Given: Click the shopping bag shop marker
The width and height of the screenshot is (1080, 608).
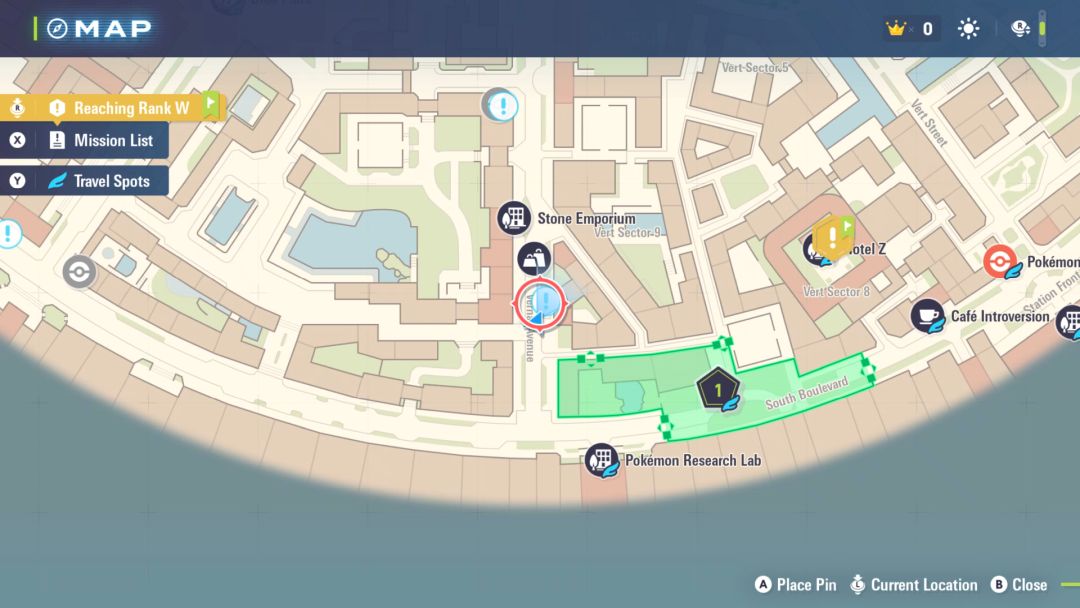Looking at the screenshot, I should pyautogui.click(x=534, y=259).
